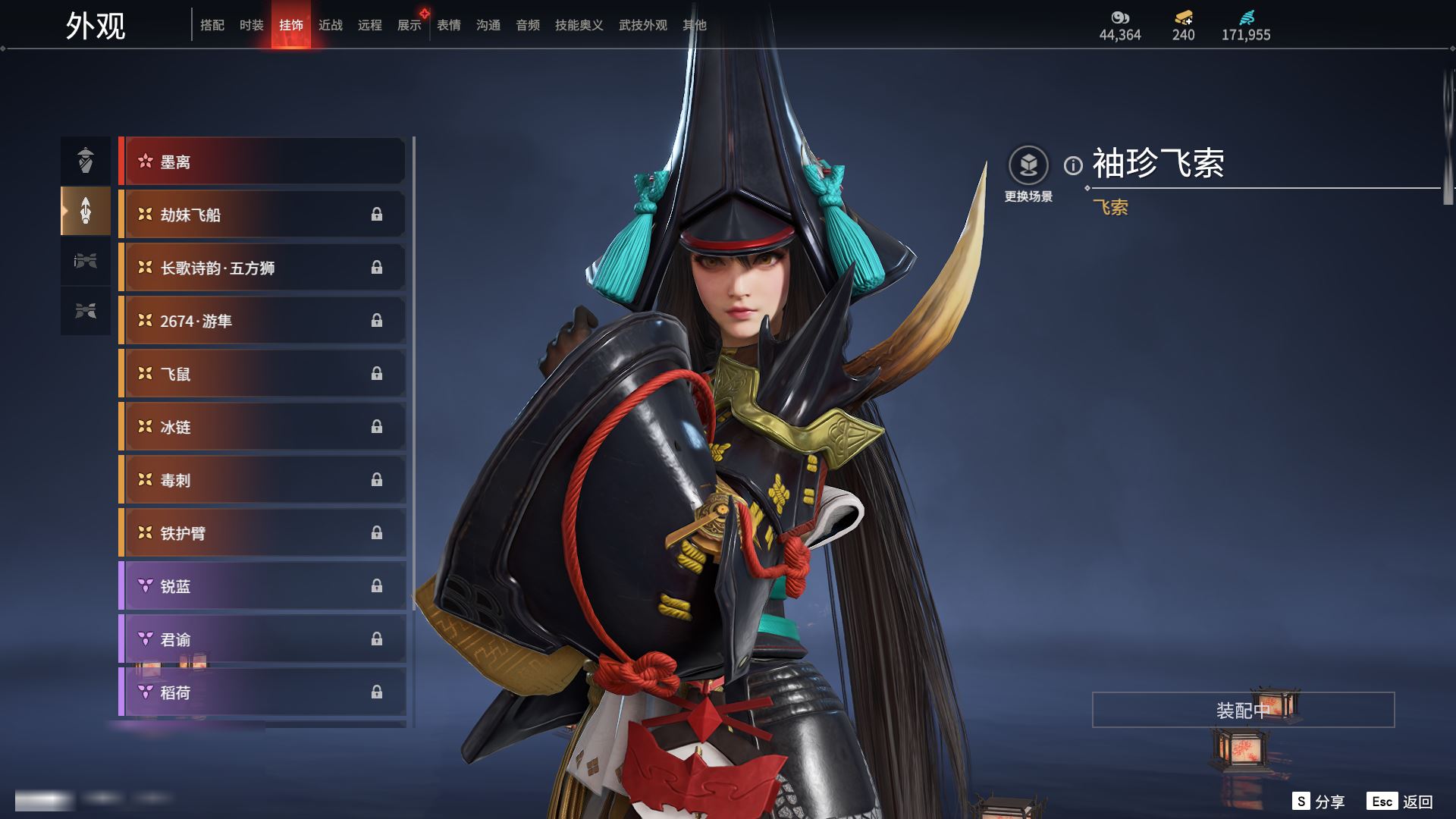Image resolution: width=1456 pixels, height=819 pixels.
Task: Click the 更换场景 scene change icon
Action: (x=1028, y=166)
